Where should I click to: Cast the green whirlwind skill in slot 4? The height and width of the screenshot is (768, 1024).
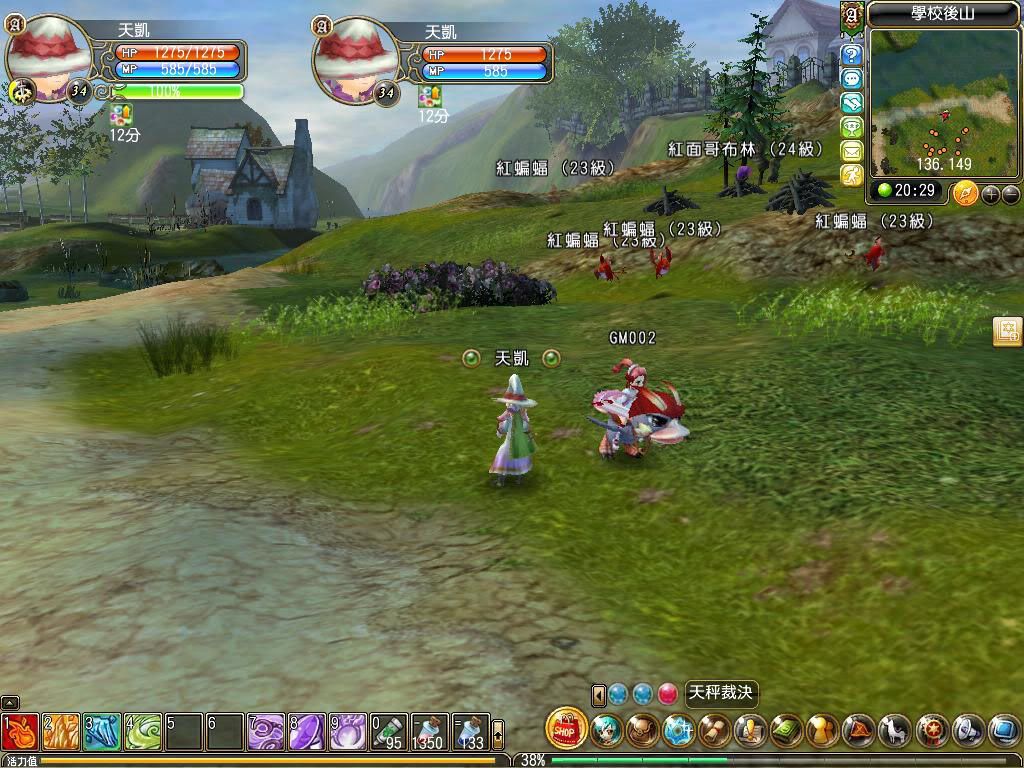pos(142,732)
